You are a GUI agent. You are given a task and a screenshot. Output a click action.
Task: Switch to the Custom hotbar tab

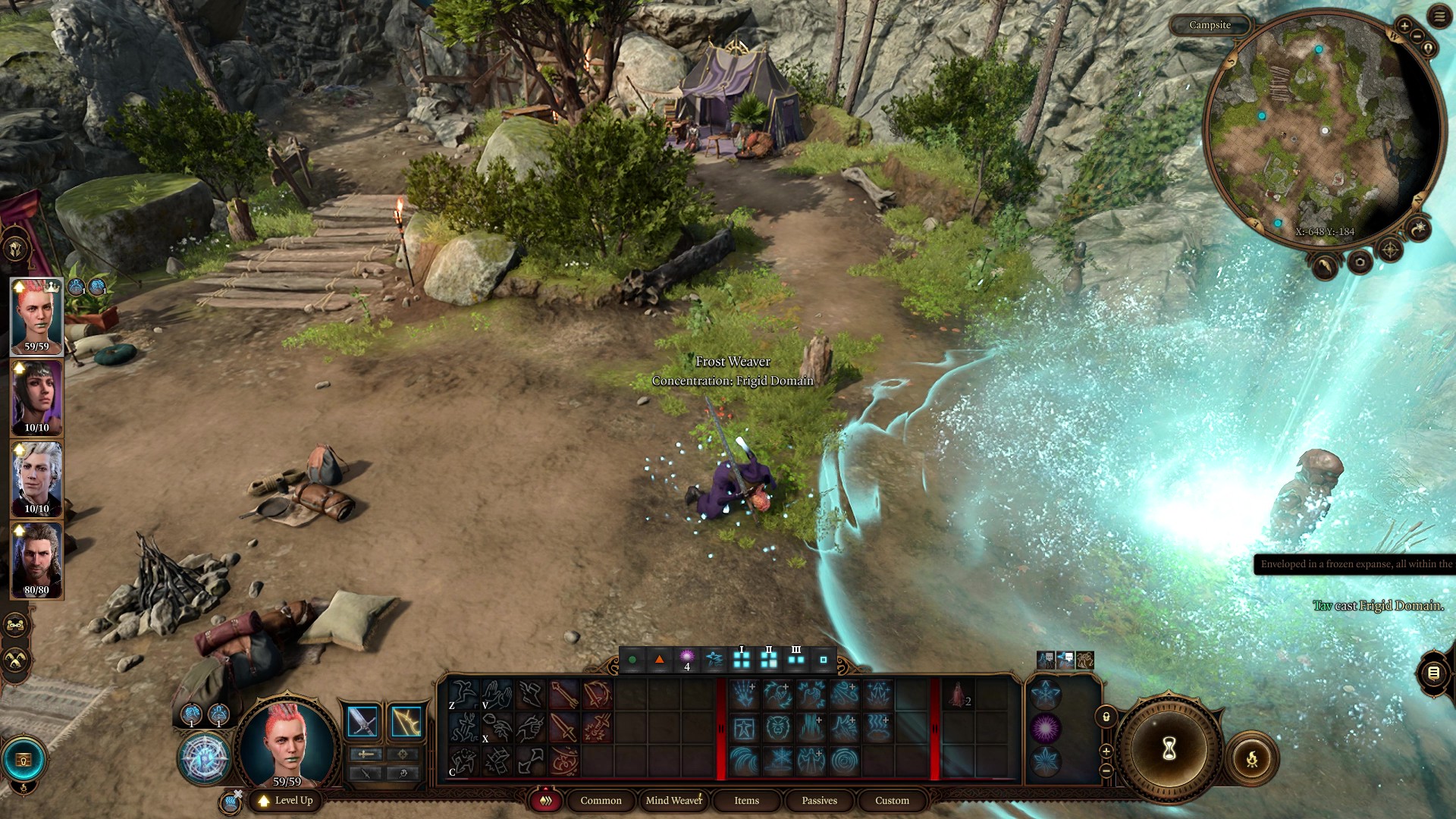892,800
